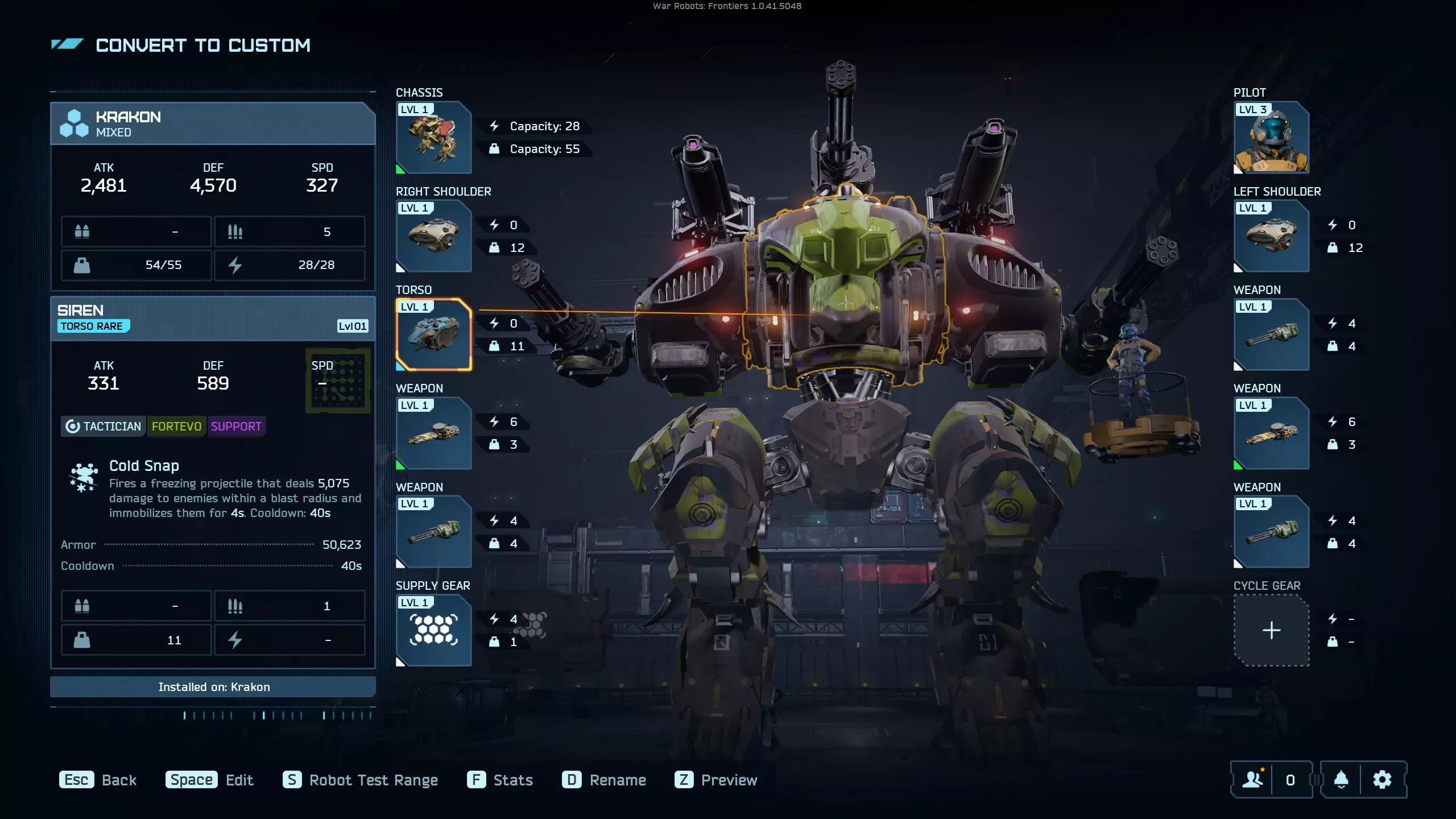1456x819 pixels.
Task: Launch the Robot Test Range
Action: point(361,780)
